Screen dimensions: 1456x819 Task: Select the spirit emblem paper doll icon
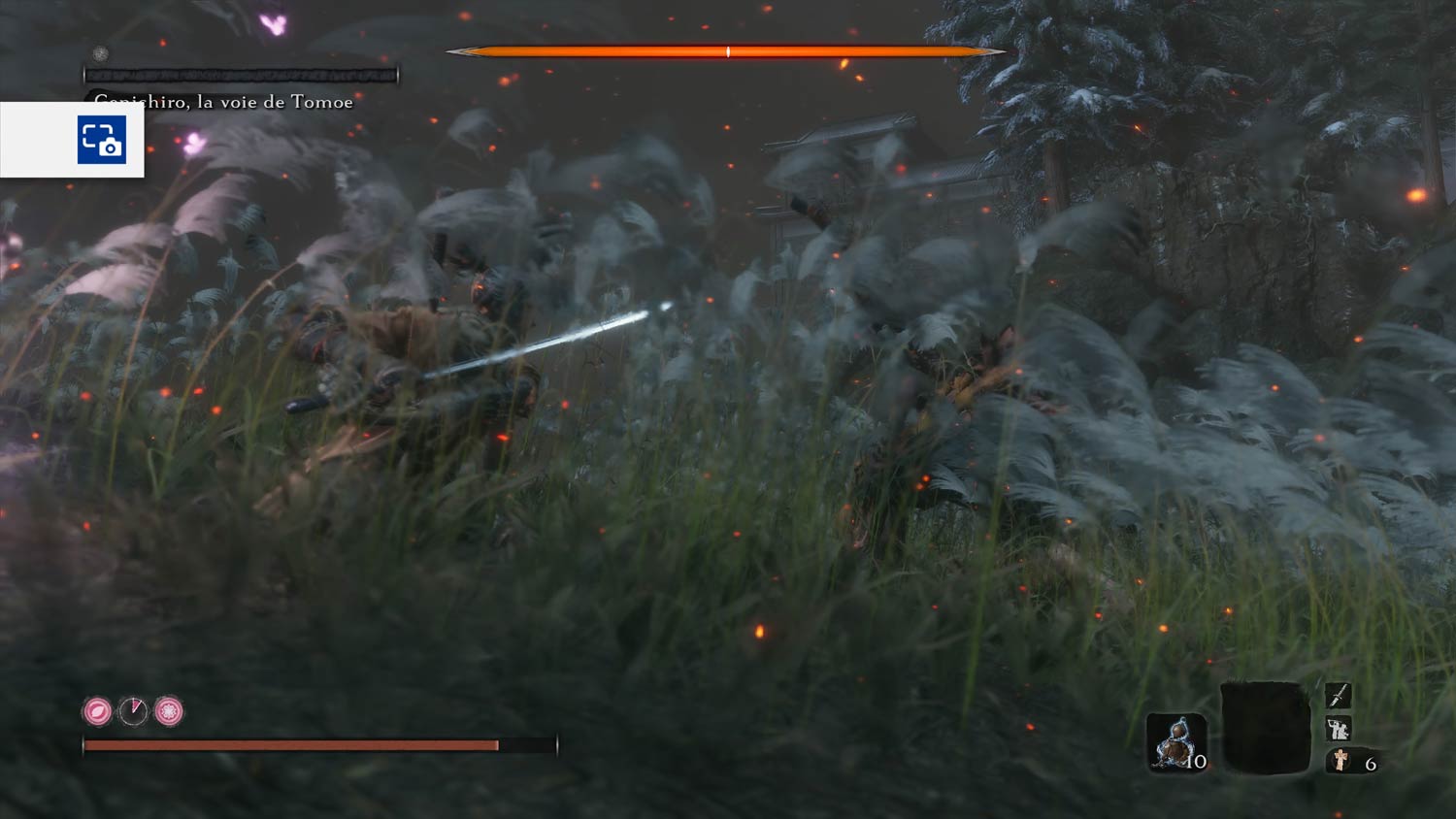pyautogui.click(x=1340, y=761)
